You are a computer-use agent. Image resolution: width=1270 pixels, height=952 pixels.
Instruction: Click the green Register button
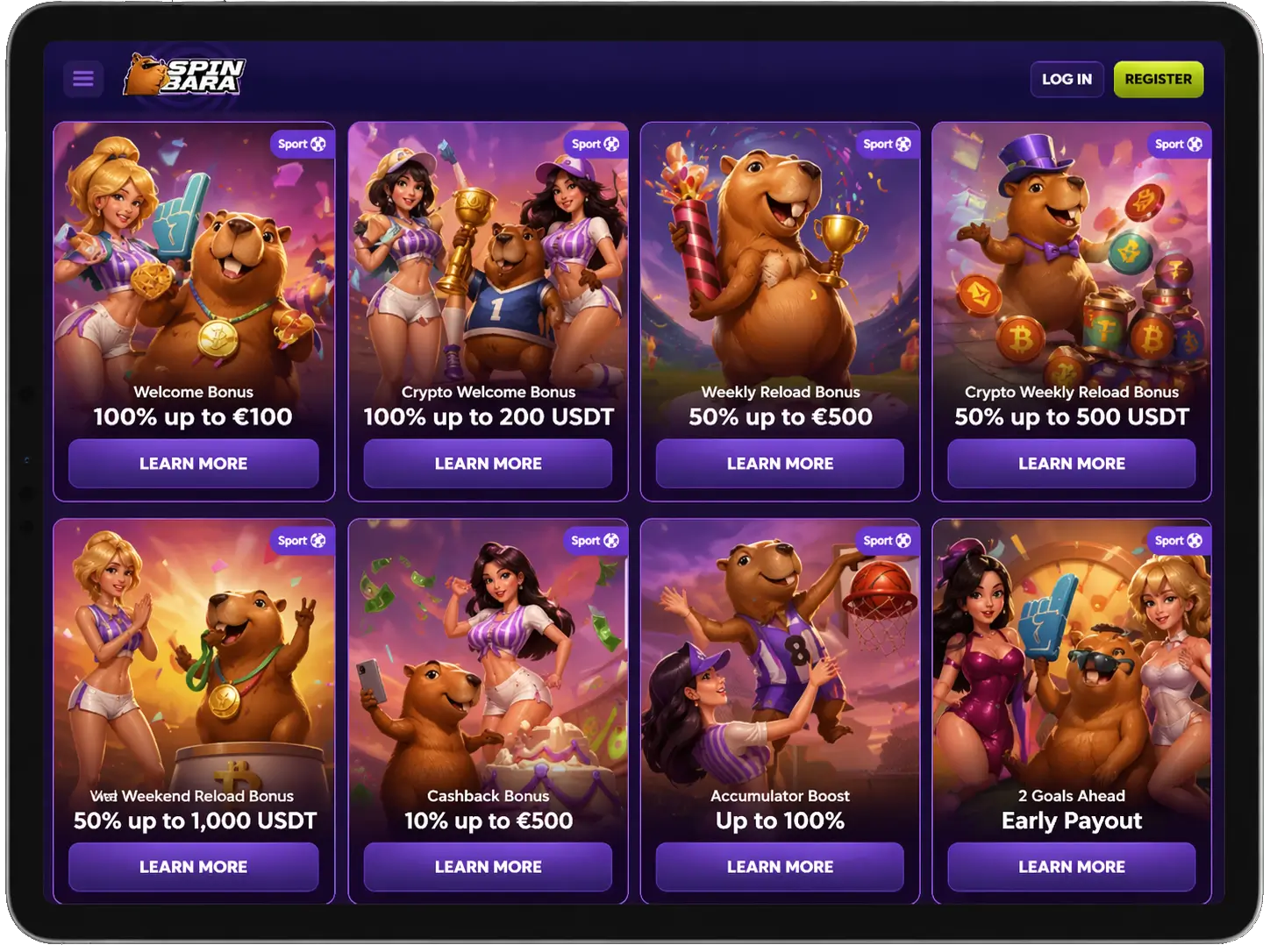tap(1159, 78)
